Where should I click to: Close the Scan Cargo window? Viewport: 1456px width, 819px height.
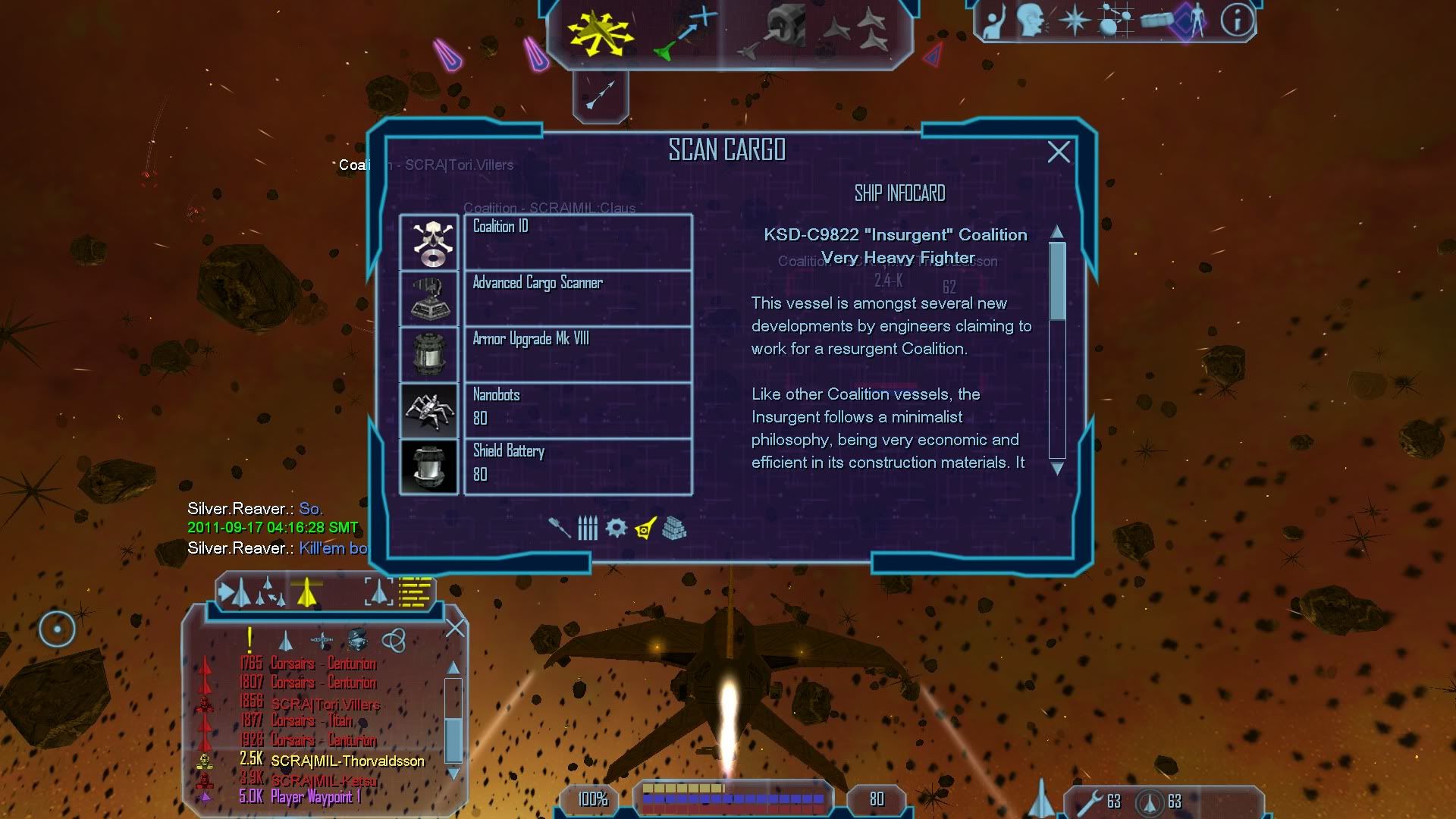tap(1059, 152)
